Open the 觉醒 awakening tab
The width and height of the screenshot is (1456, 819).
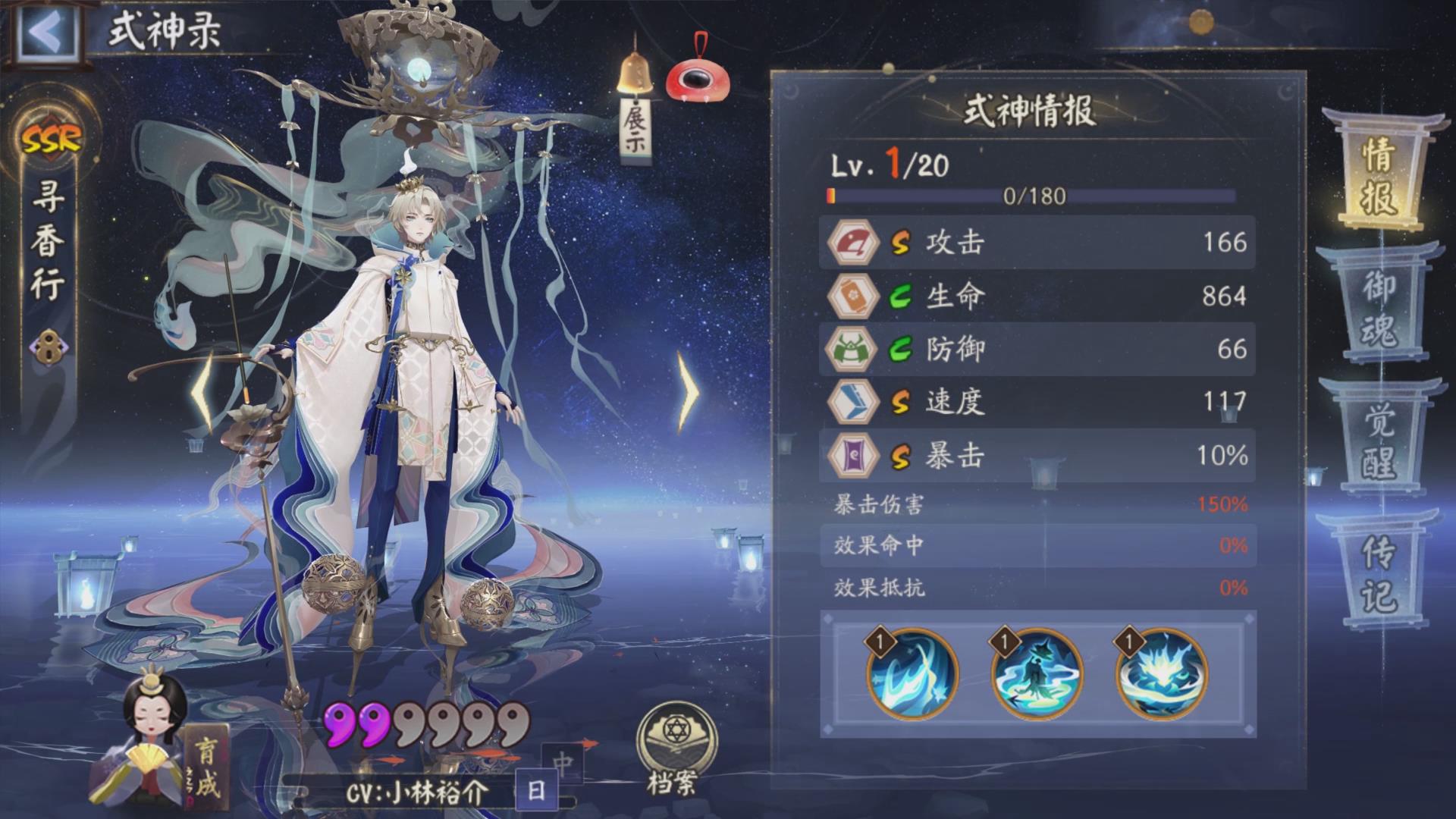tap(1379, 441)
